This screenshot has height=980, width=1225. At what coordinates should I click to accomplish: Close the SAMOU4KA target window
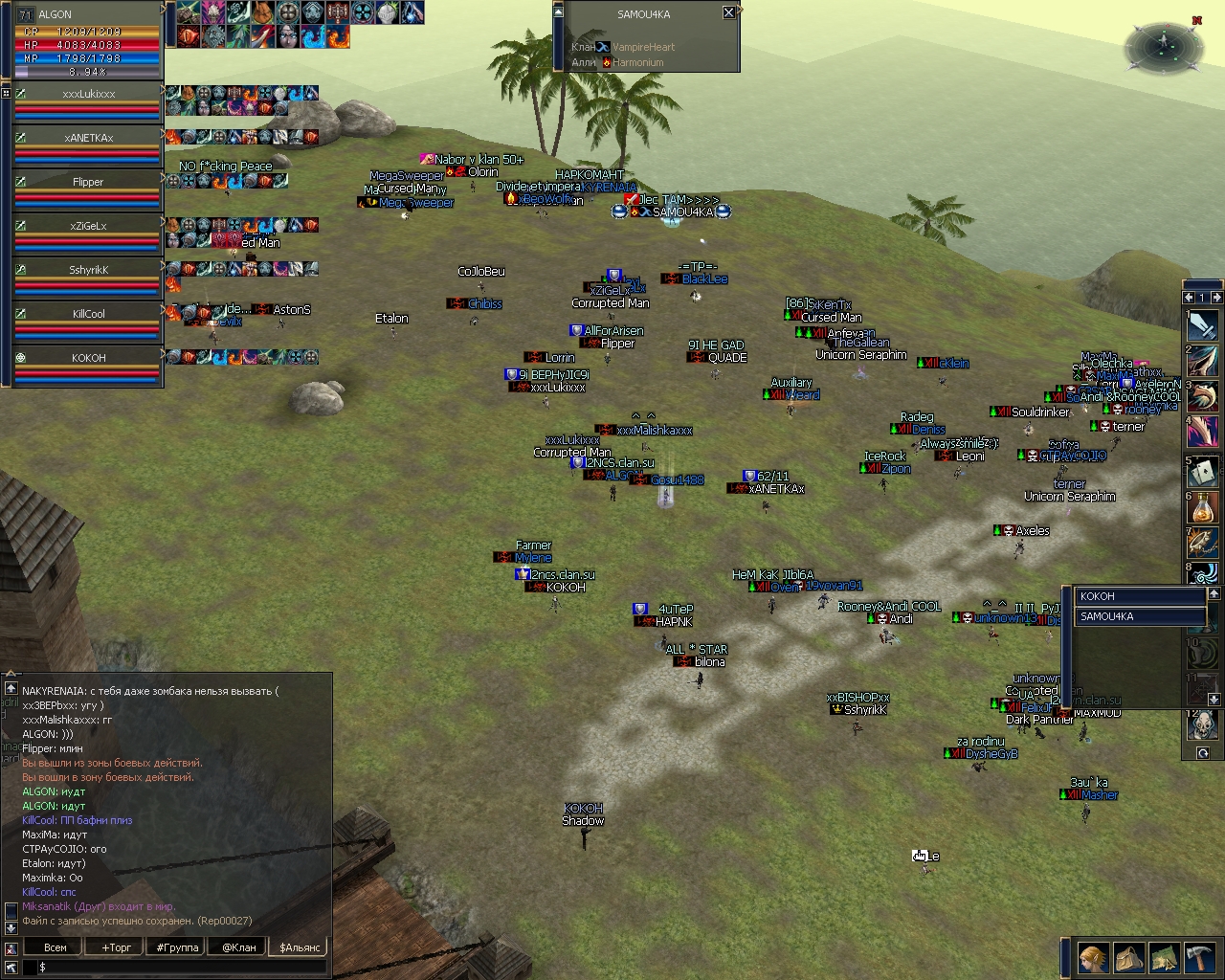pos(728,12)
